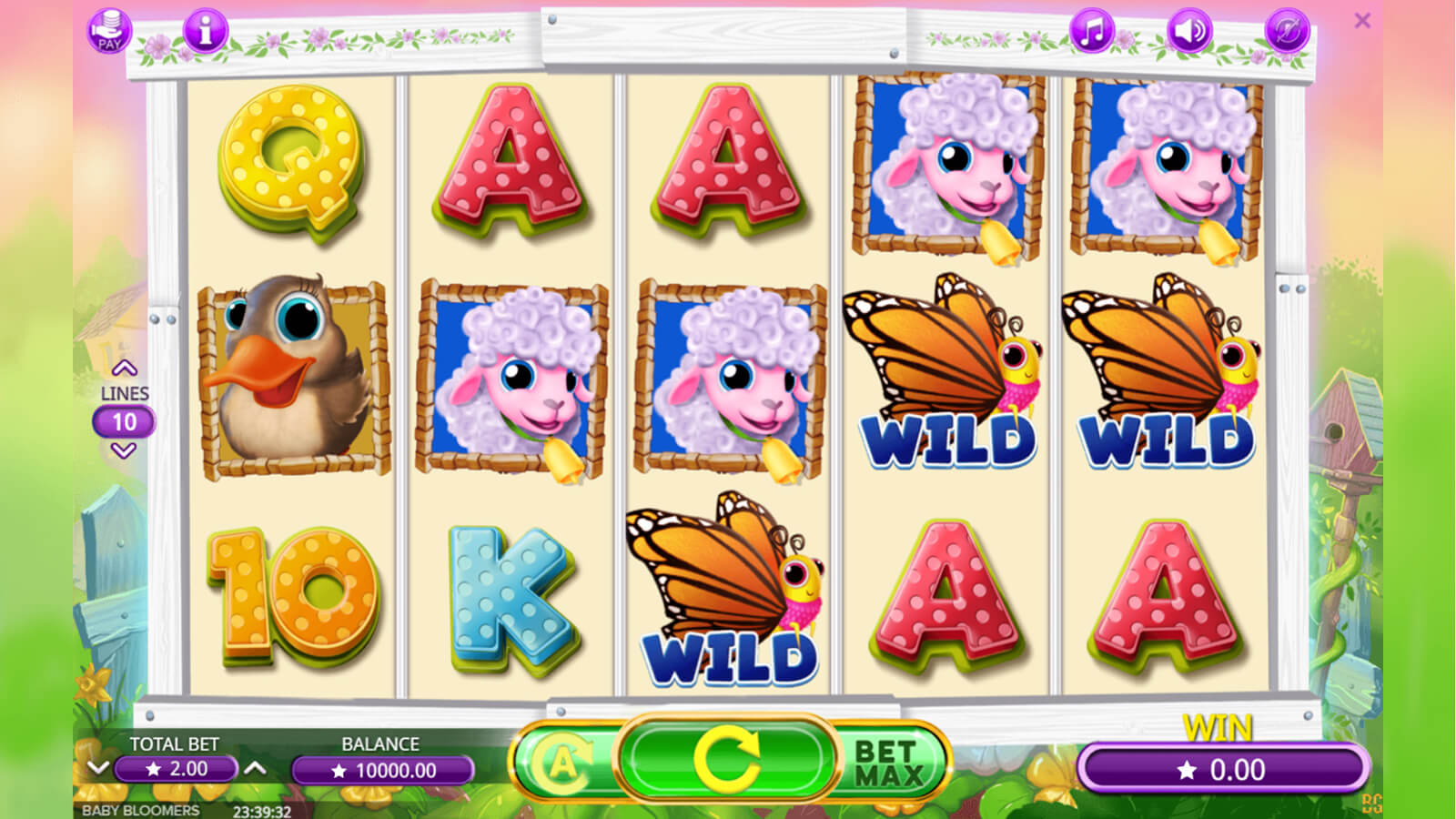Decrease lines with the down arrow
Viewport: 1456px width, 819px height.
[x=124, y=450]
